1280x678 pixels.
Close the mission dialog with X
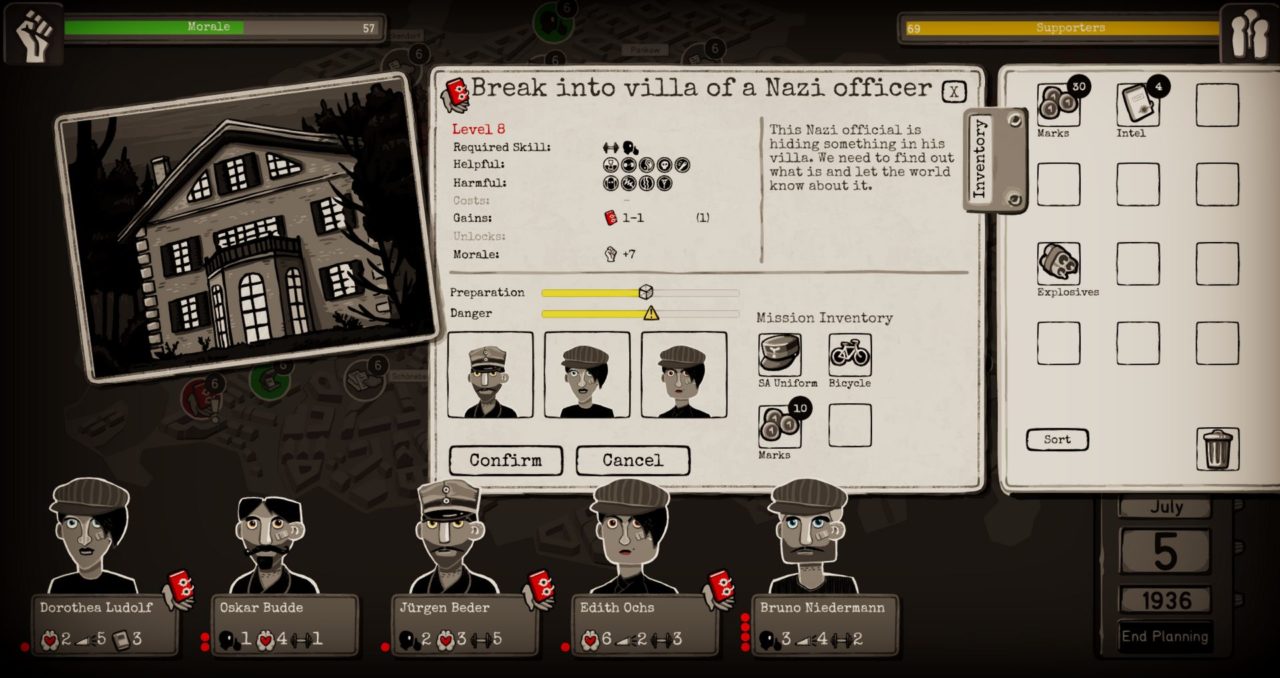coord(954,92)
